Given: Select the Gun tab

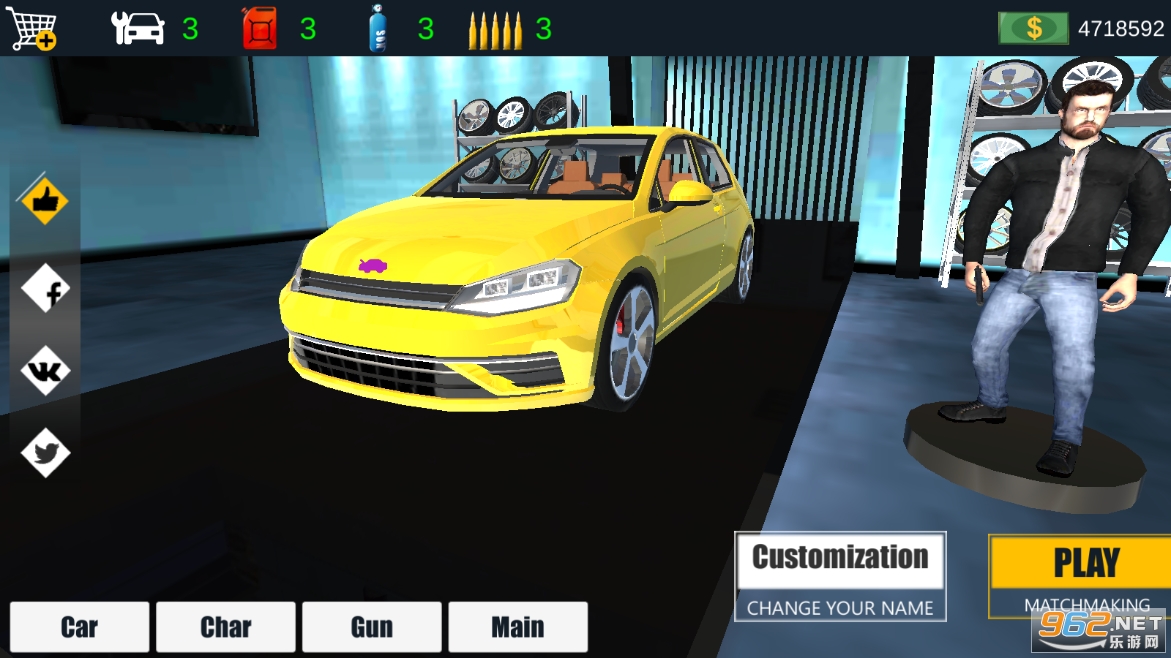Looking at the screenshot, I should (371, 627).
